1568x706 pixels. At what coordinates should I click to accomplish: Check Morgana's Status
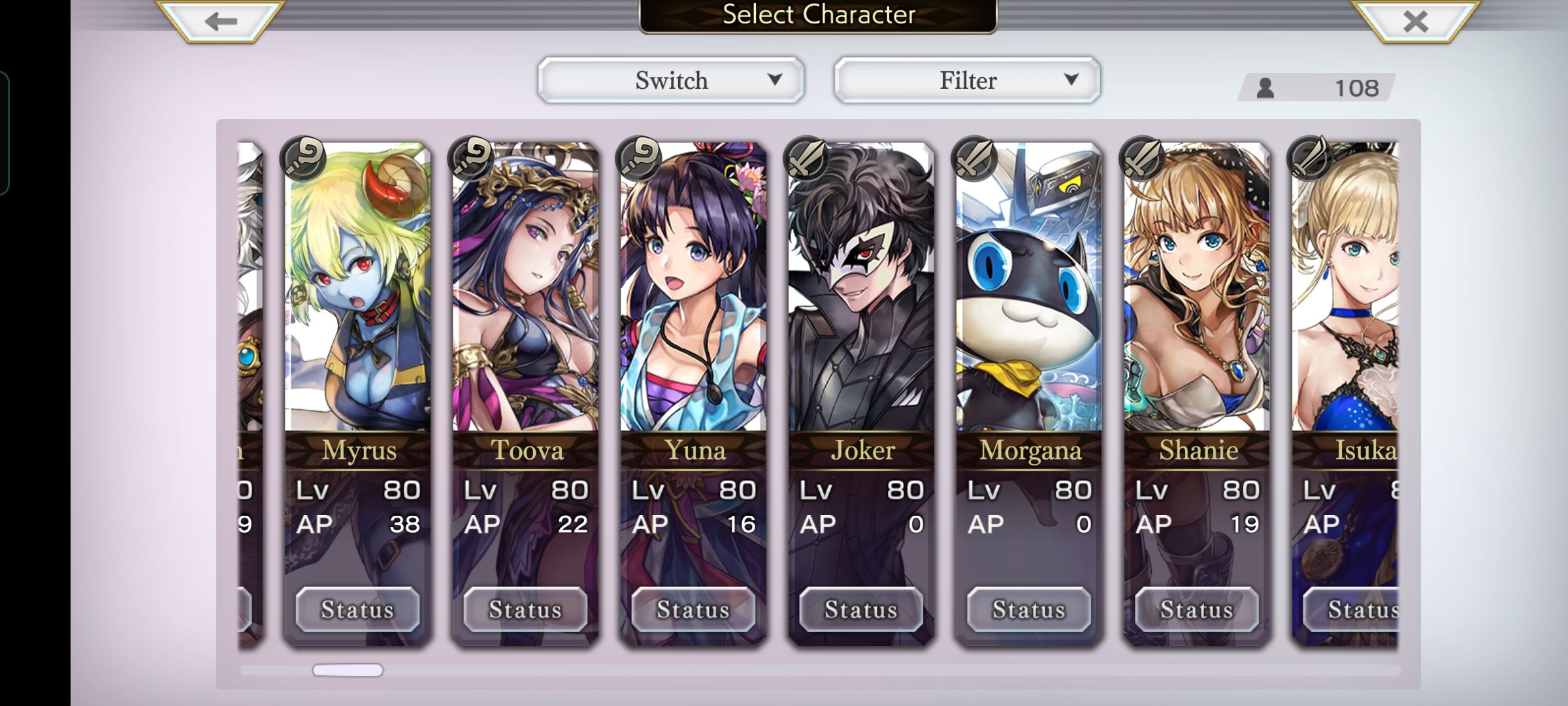click(x=1029, y=609)
